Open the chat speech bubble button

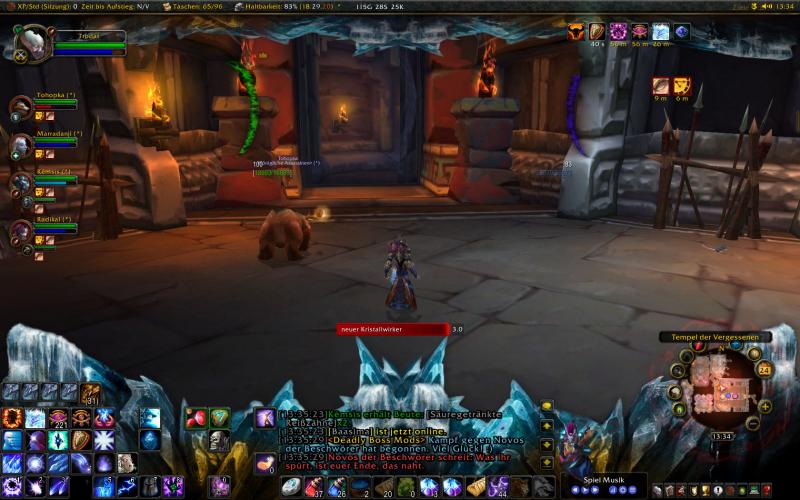547,408
